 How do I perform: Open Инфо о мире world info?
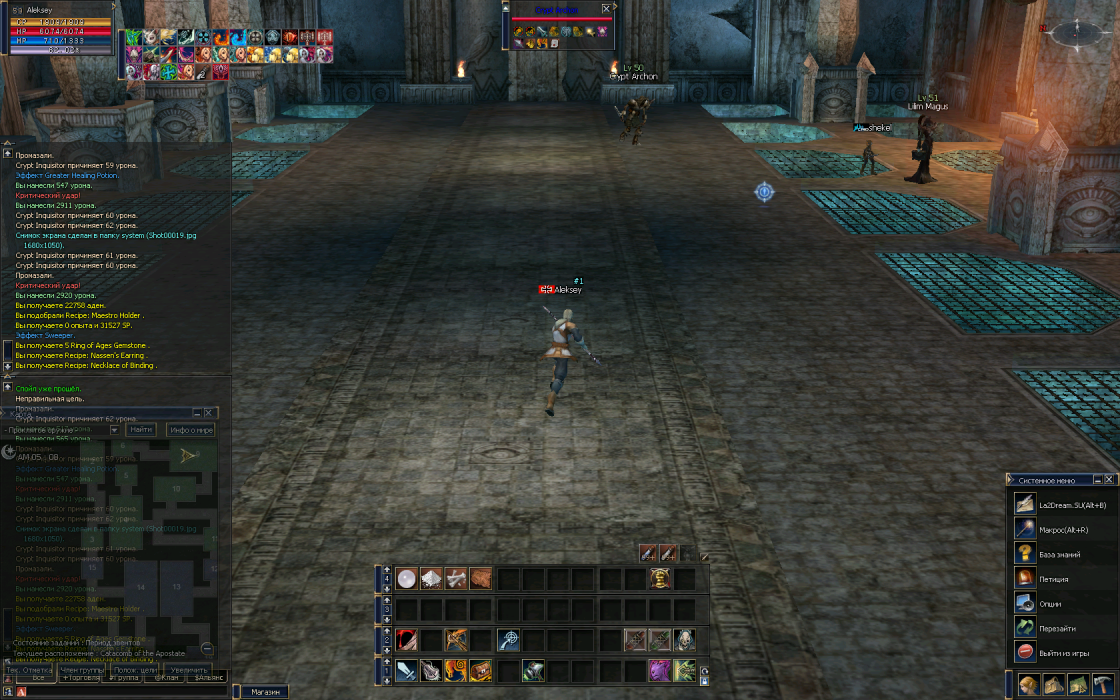191,430
